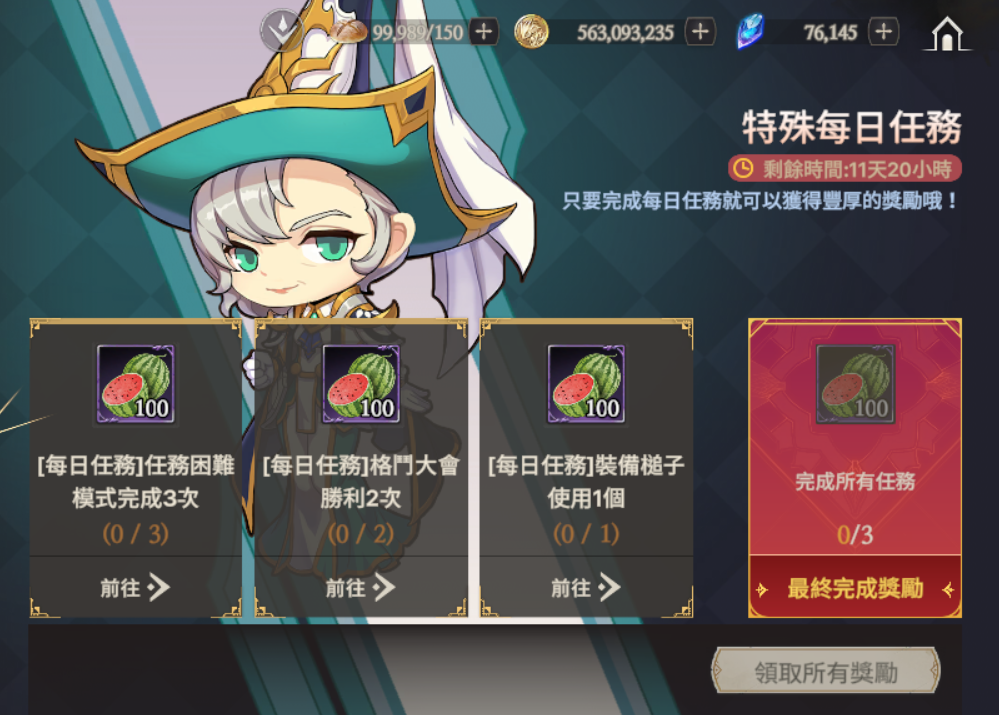The image size is (999, 715).
Task: Add gold coins via the plus button
Action: coord(700,32)
